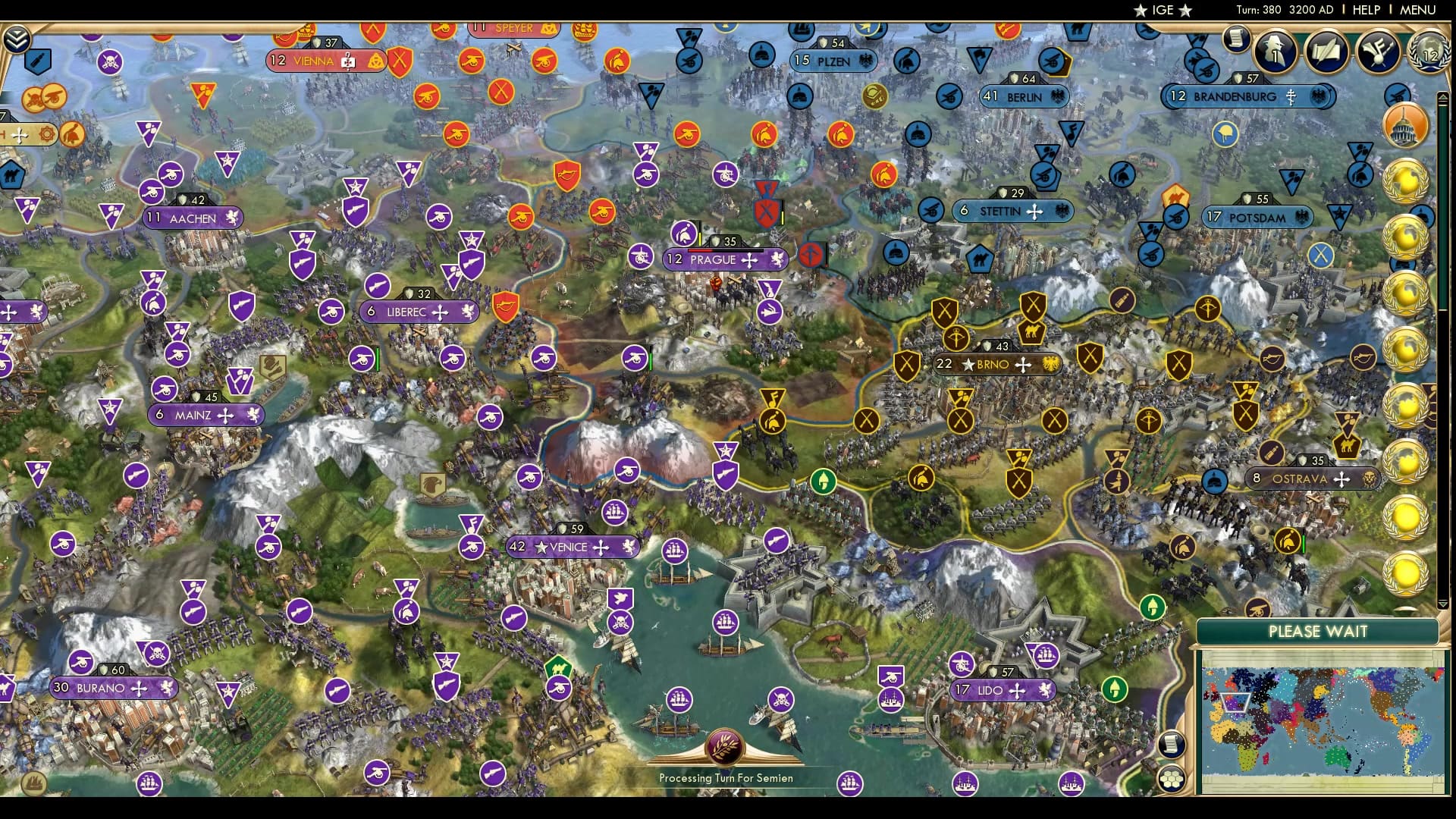
Task: Click the eagle crest on Berlin's city banner
Action: [x=1057, y=97]
